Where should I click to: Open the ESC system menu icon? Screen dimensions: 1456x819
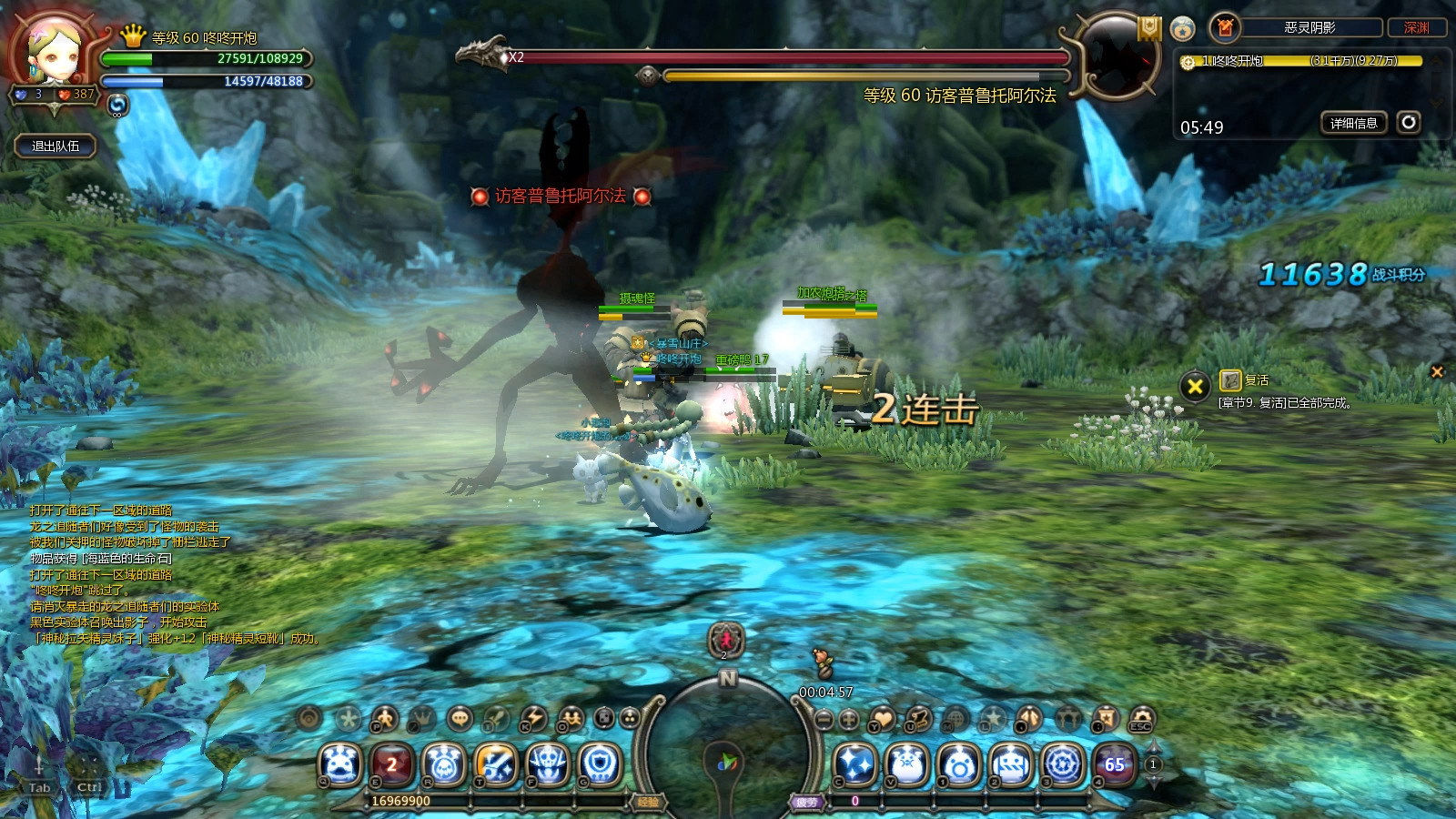tap(1141, 719)
